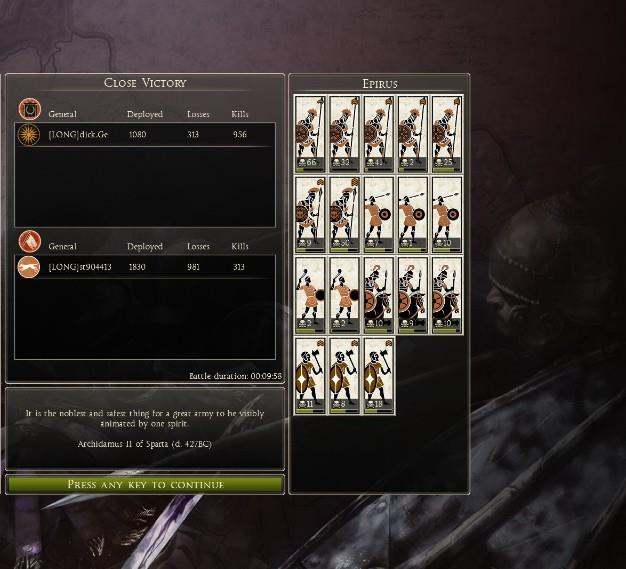Select the hoplite card with 32 kills
Image resolution: width=626 pixels, height=569 pixels.
345,133
